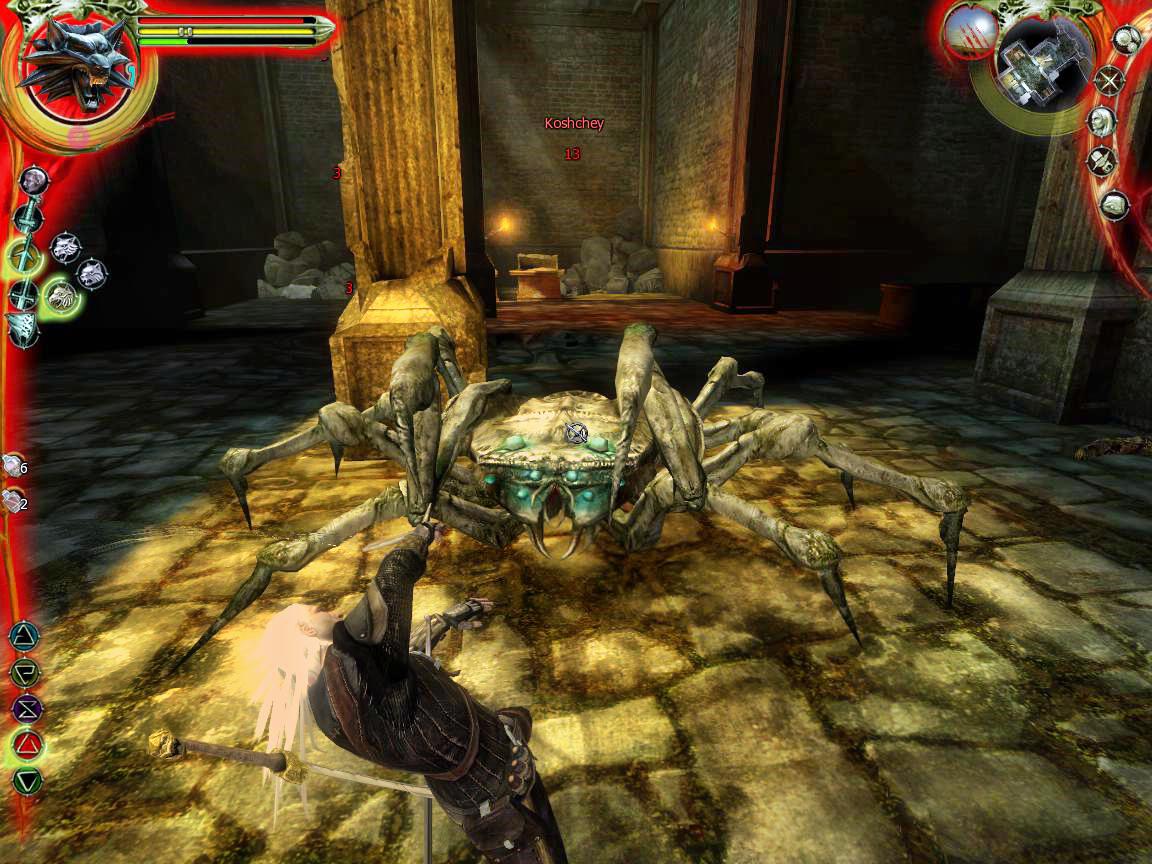
Task: Select the blue Aard sign
Action: point(24,635)
